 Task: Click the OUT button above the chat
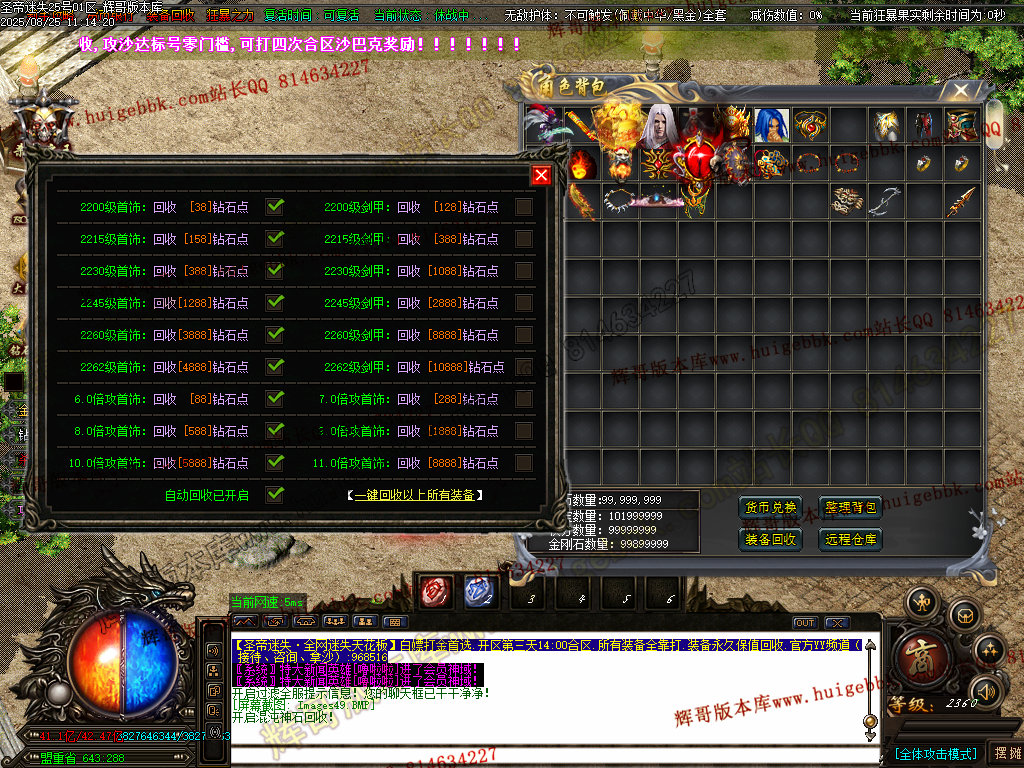click(805, 623)
